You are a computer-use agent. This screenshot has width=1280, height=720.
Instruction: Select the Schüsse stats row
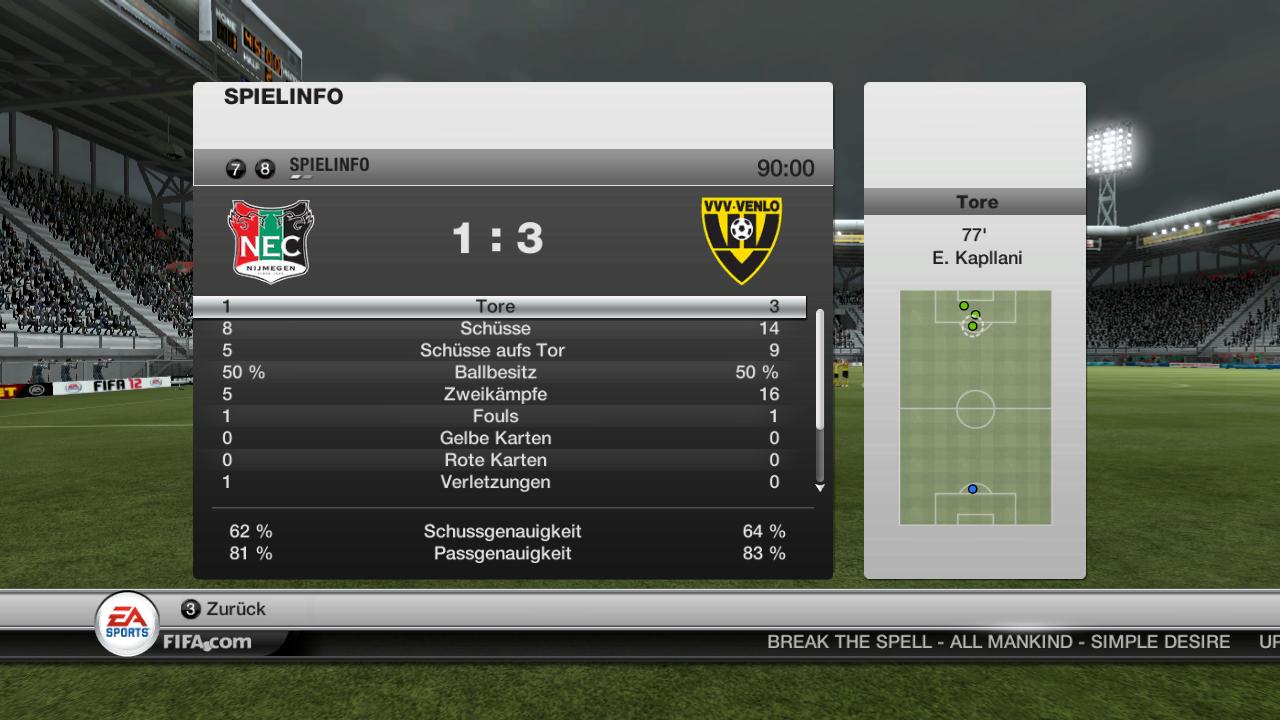click(497, 329)
